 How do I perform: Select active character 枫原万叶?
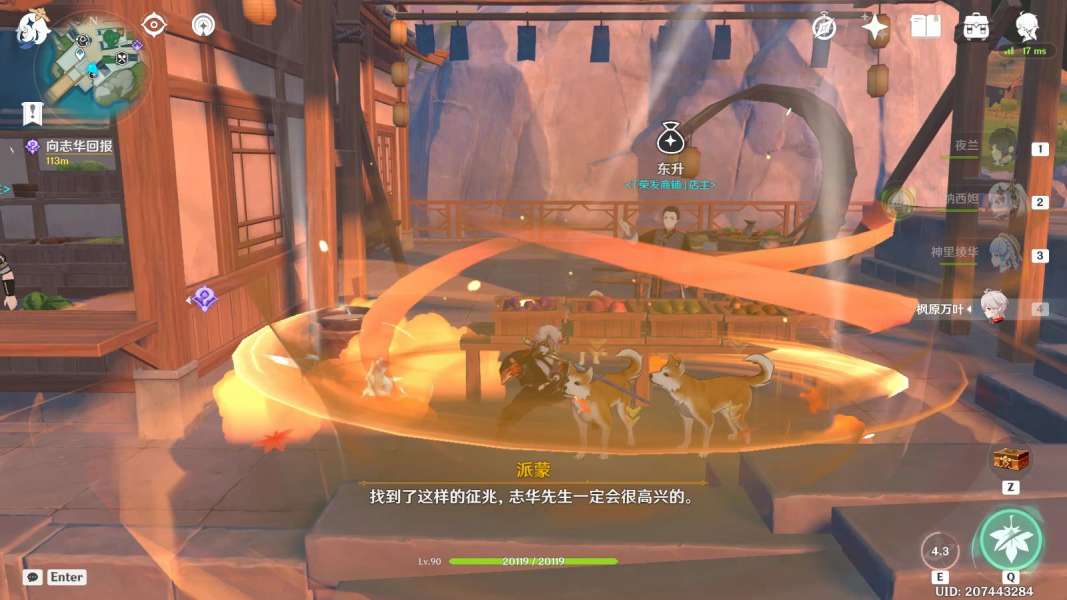click(x=990, y=308)
